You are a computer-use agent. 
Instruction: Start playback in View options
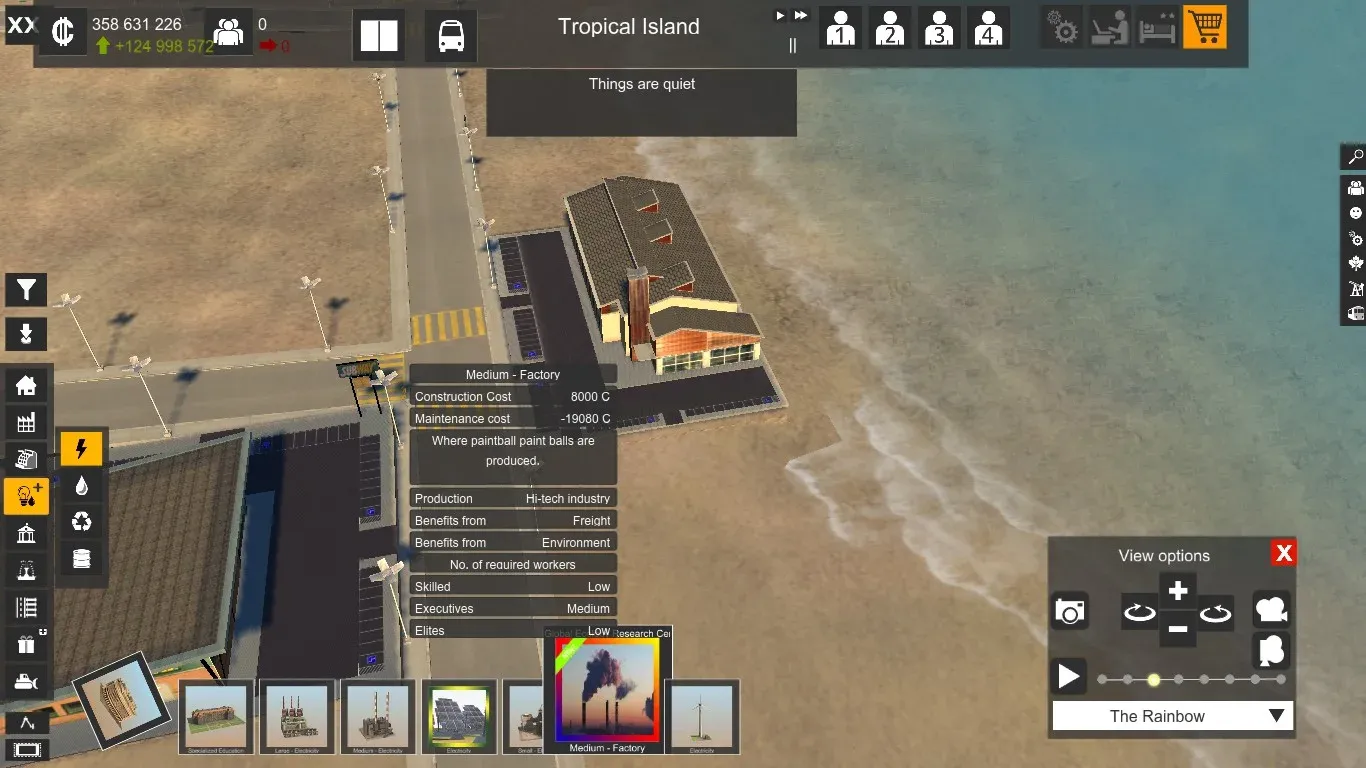pyautogui.click(x=1069, y=677)
